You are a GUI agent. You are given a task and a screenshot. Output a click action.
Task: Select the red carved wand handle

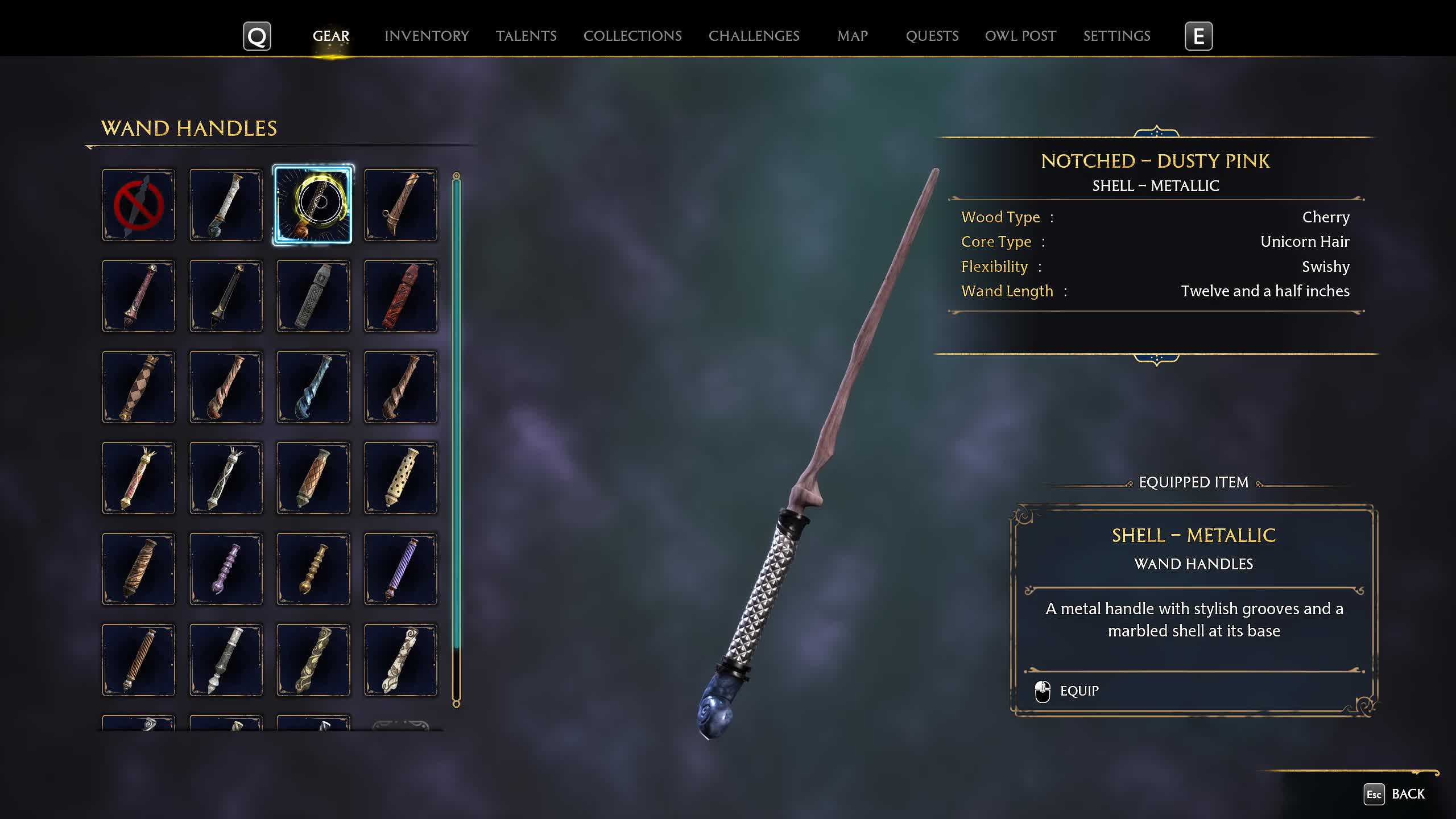(400, 296)
